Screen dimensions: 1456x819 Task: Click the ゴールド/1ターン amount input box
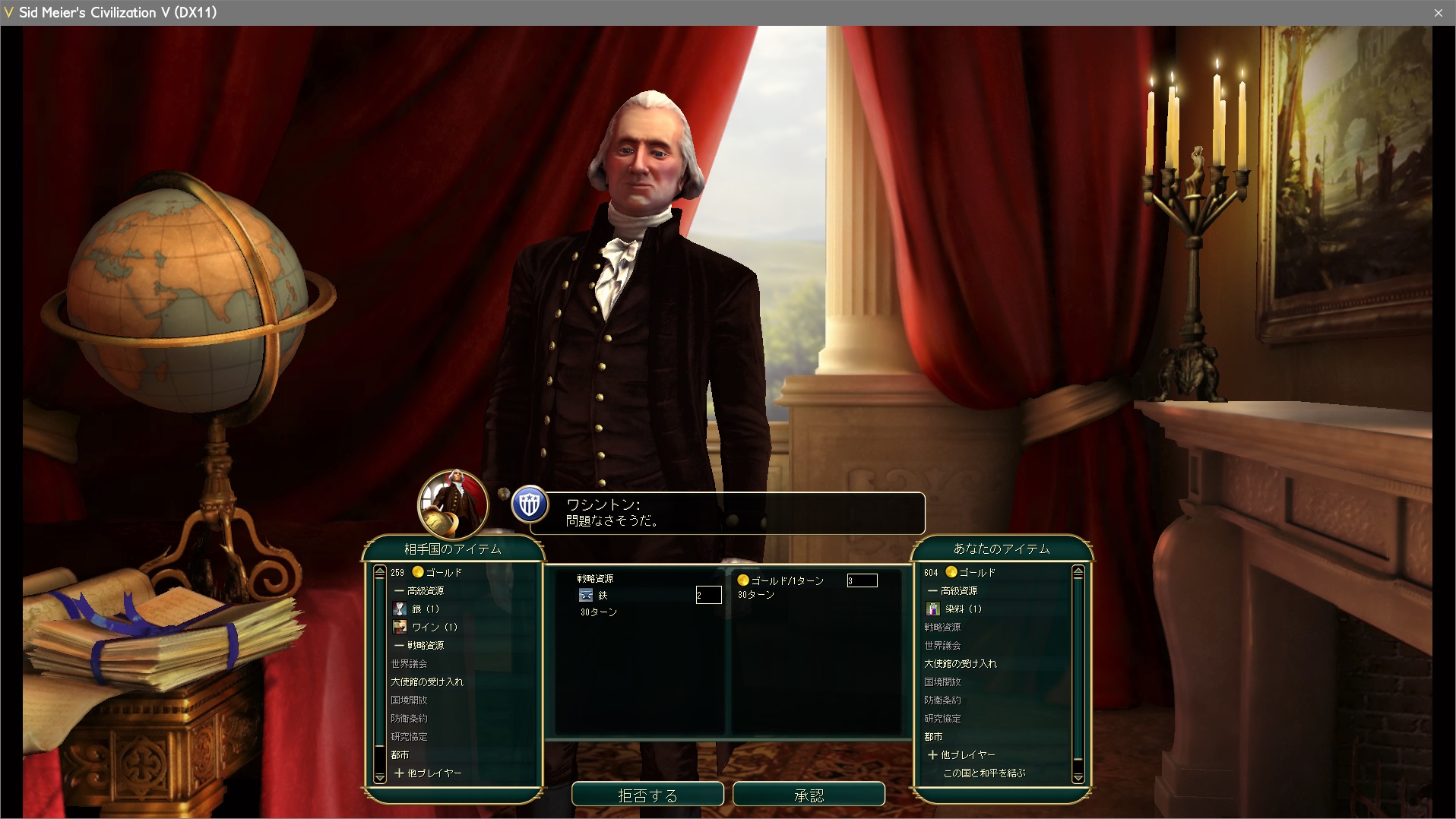[x=862, y=580]
